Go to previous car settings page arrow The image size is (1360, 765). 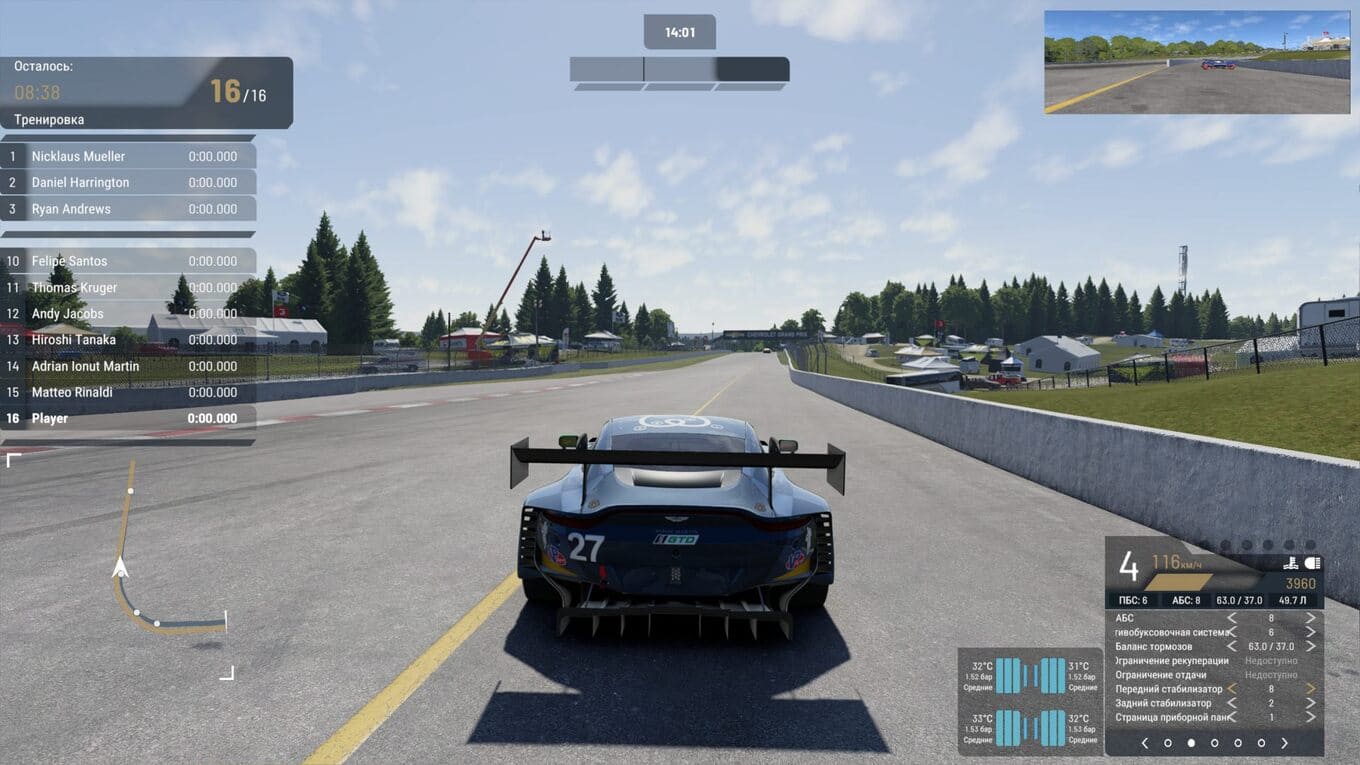coord(1145,743)
